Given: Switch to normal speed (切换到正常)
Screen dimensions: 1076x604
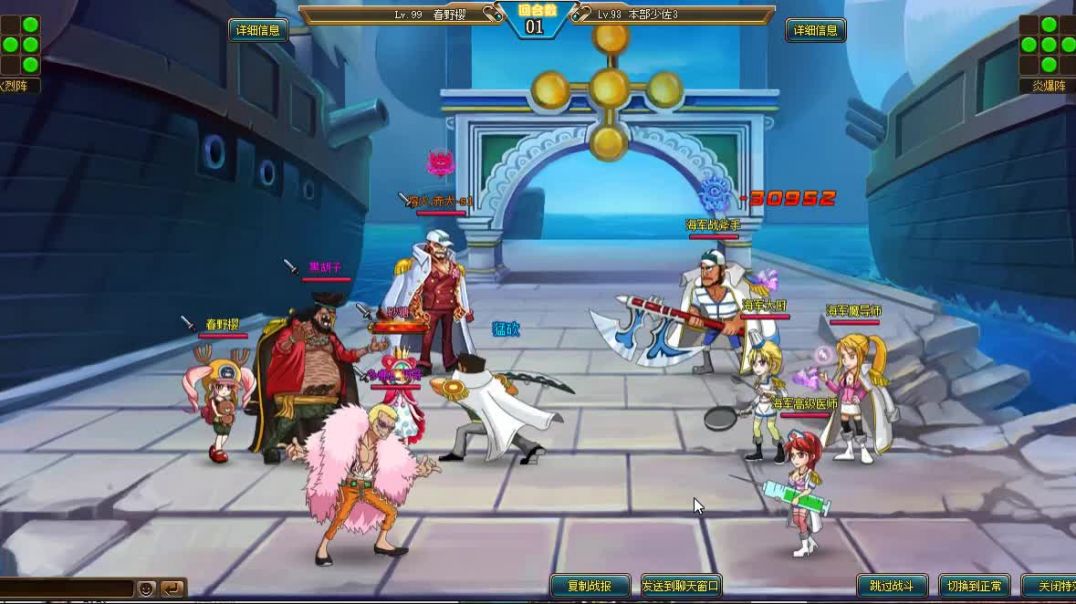Looking at the screenshot, I should 972,586.
